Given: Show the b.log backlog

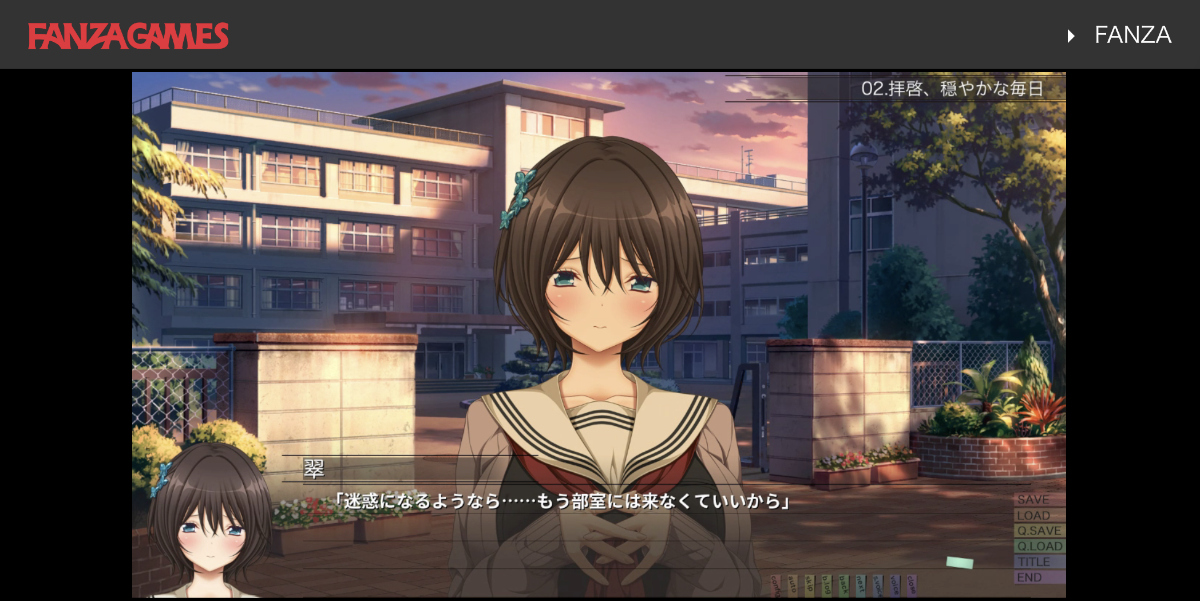Looking at the screenshot, I should click(827, 584).
